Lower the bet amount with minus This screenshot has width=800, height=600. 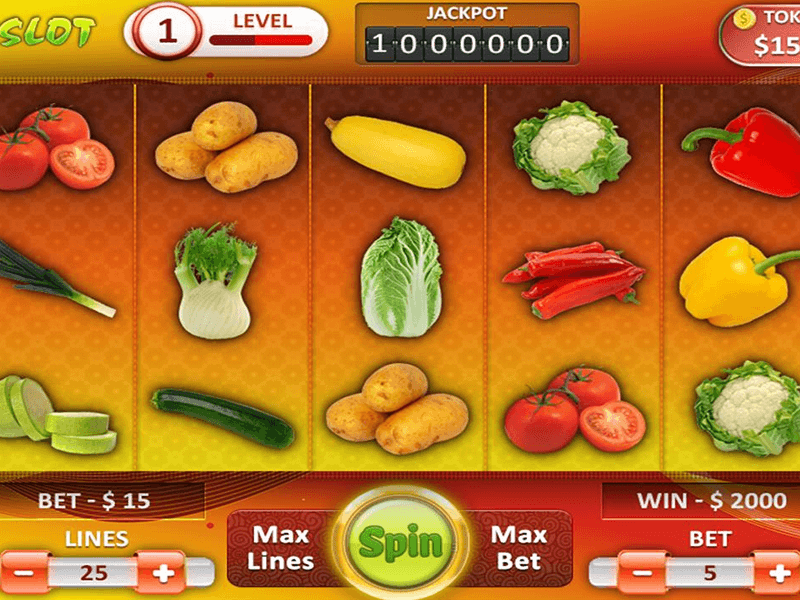639,572
